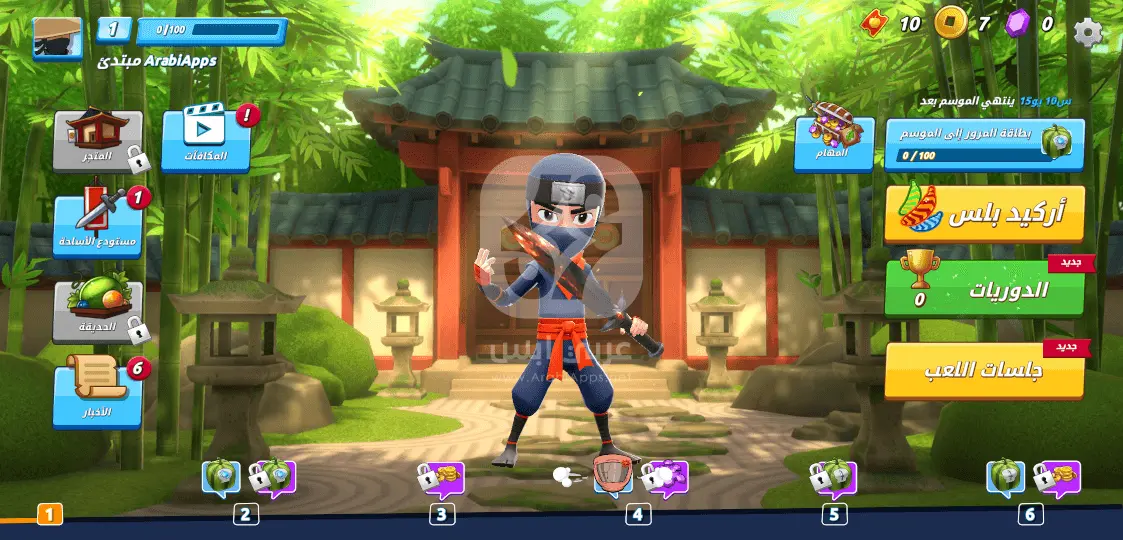
Task: Open the news scroll (الأخبار) button
Action: coord(98,392)
